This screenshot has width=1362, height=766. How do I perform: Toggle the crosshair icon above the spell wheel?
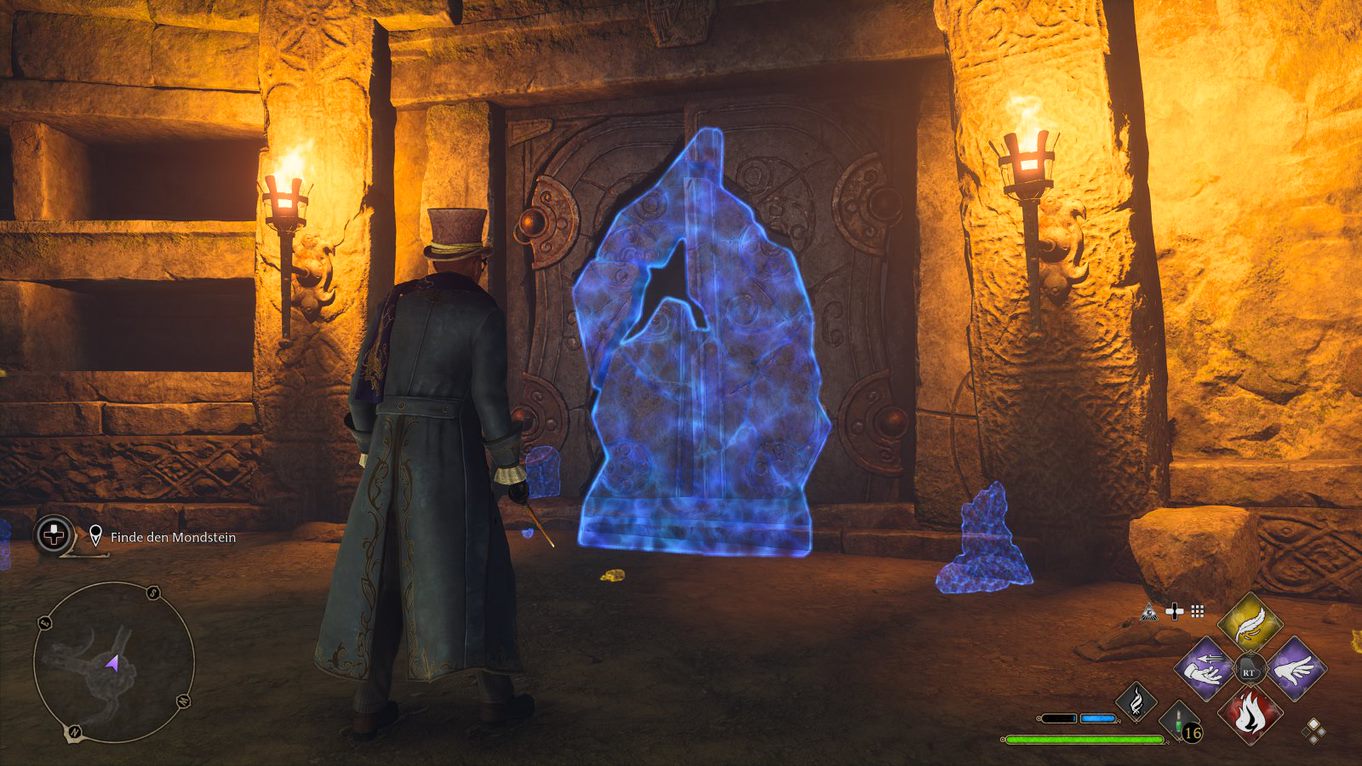pyautogui.click(x=1174, y=610)
